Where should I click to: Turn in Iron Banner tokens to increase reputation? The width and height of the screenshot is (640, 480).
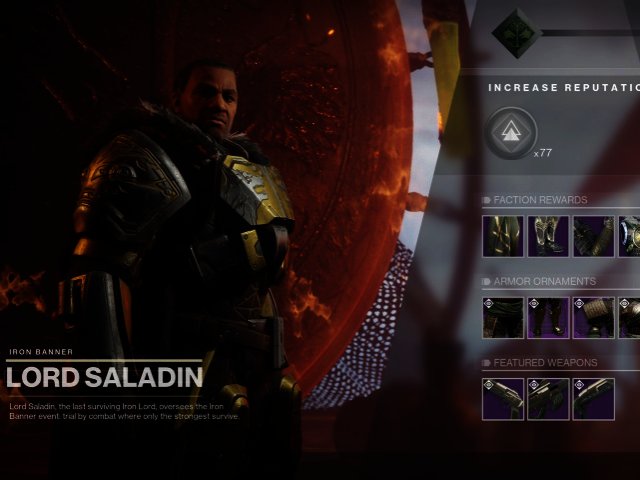click(x=511, y=134)
